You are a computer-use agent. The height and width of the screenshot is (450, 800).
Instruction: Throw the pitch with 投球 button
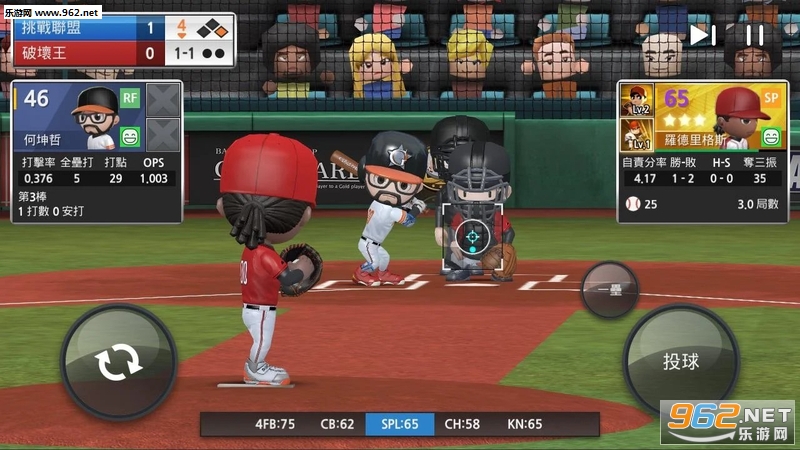(x=680, y=361)
